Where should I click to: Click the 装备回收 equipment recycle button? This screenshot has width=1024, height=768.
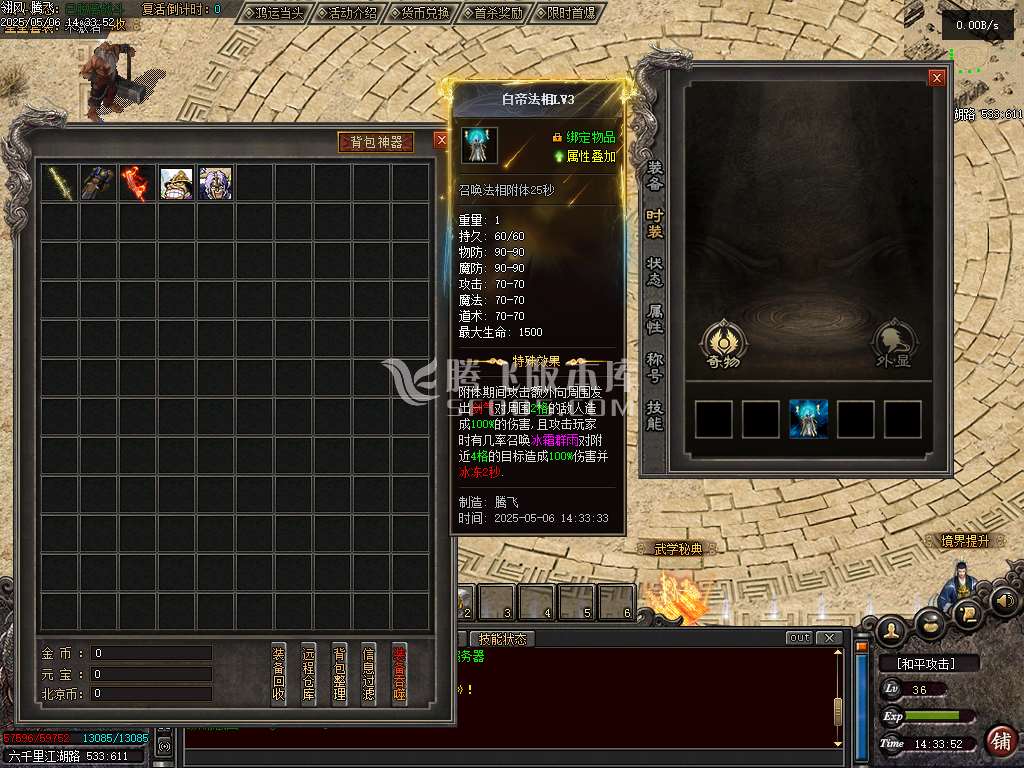coord(279,673)
